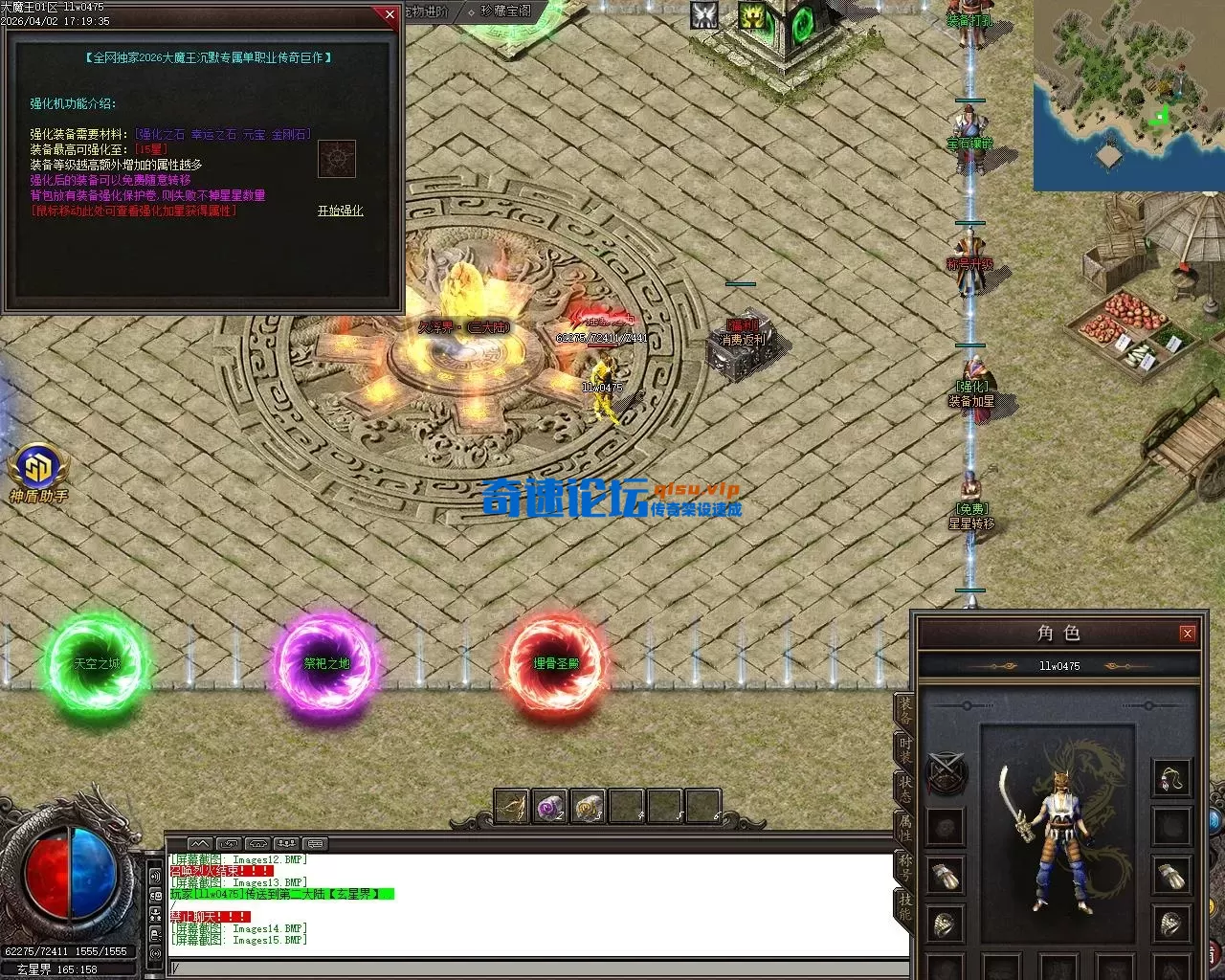The width and height of the screenshot is (1225, 980).
Task: Open the 神盾助手 helper
Action: coord(38,470)
